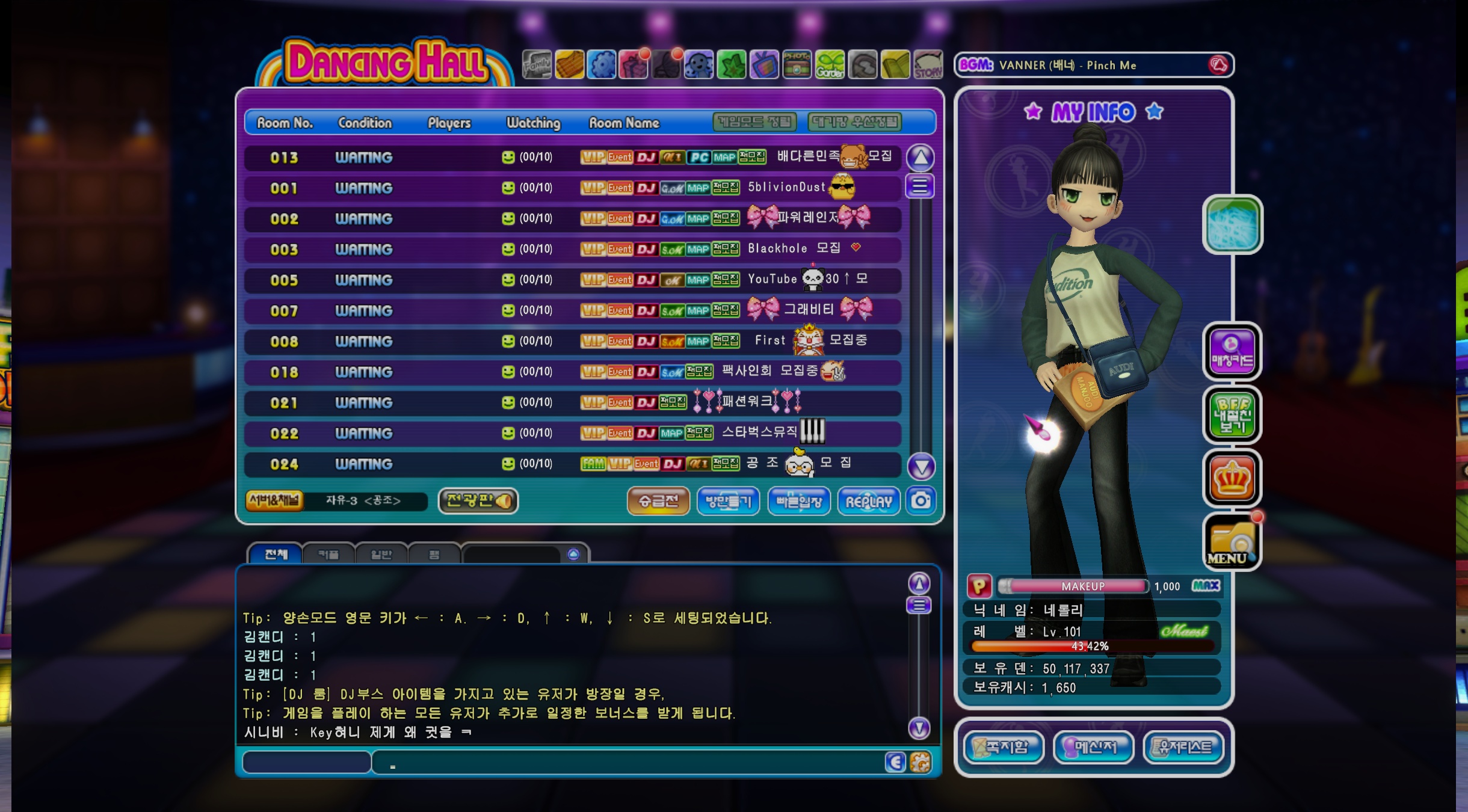The width and height of the screenshot is (1468, 812).
Task: Open the 승급전 promotion match button
Action: point(658,501)
